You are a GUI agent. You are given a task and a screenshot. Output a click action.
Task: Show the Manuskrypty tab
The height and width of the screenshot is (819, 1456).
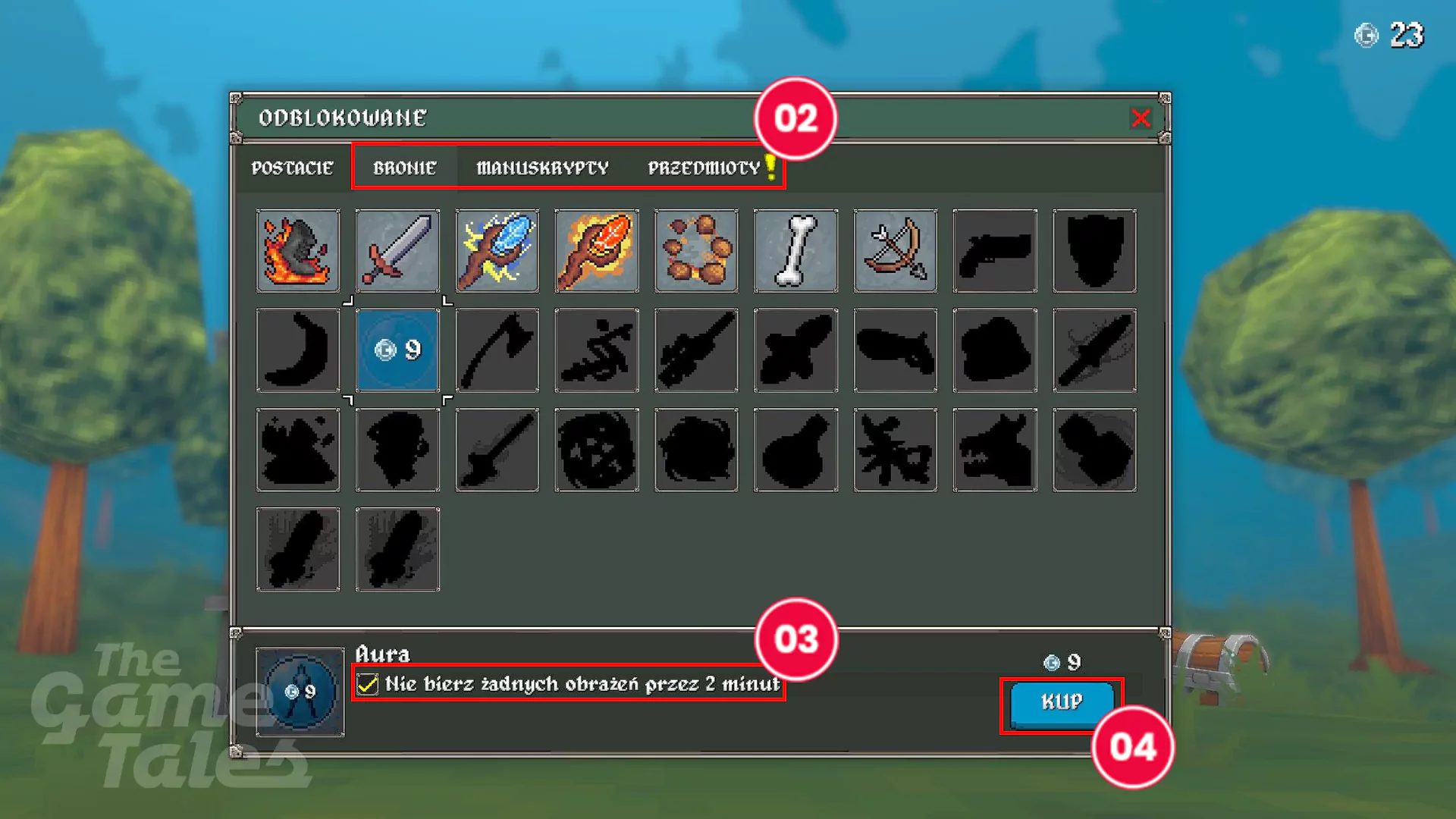(542, 168)
